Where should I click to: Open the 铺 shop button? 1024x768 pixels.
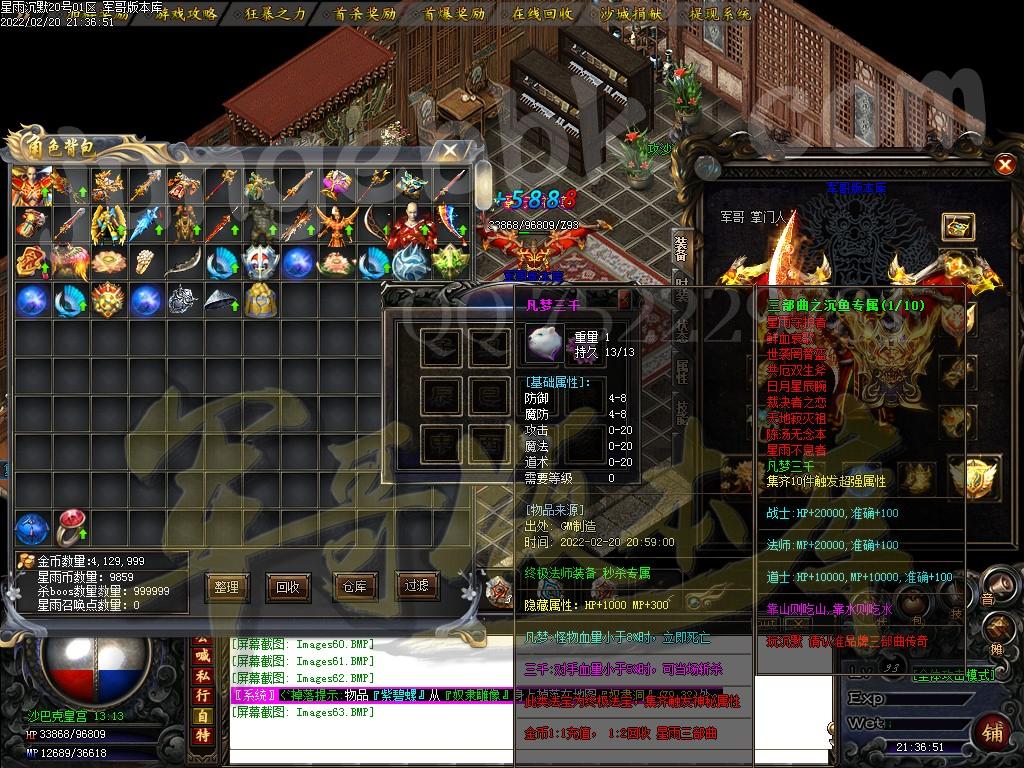click(993, 732)
